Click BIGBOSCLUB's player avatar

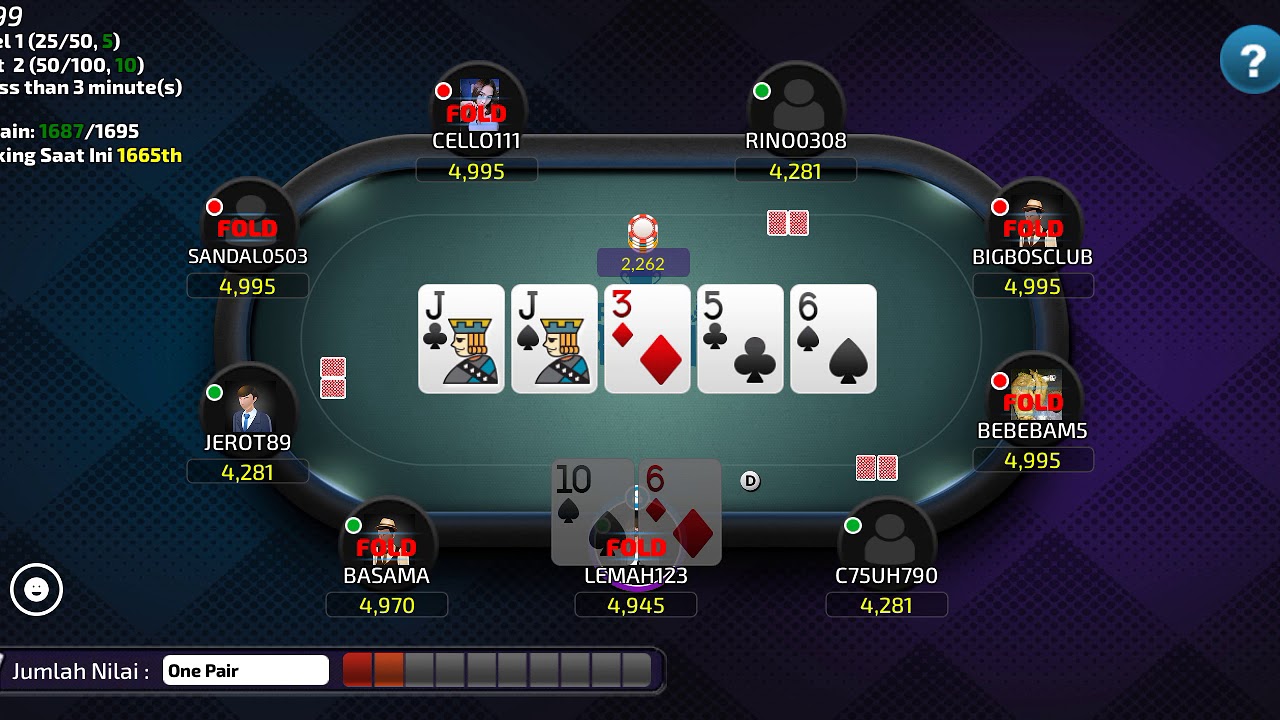1033,222
